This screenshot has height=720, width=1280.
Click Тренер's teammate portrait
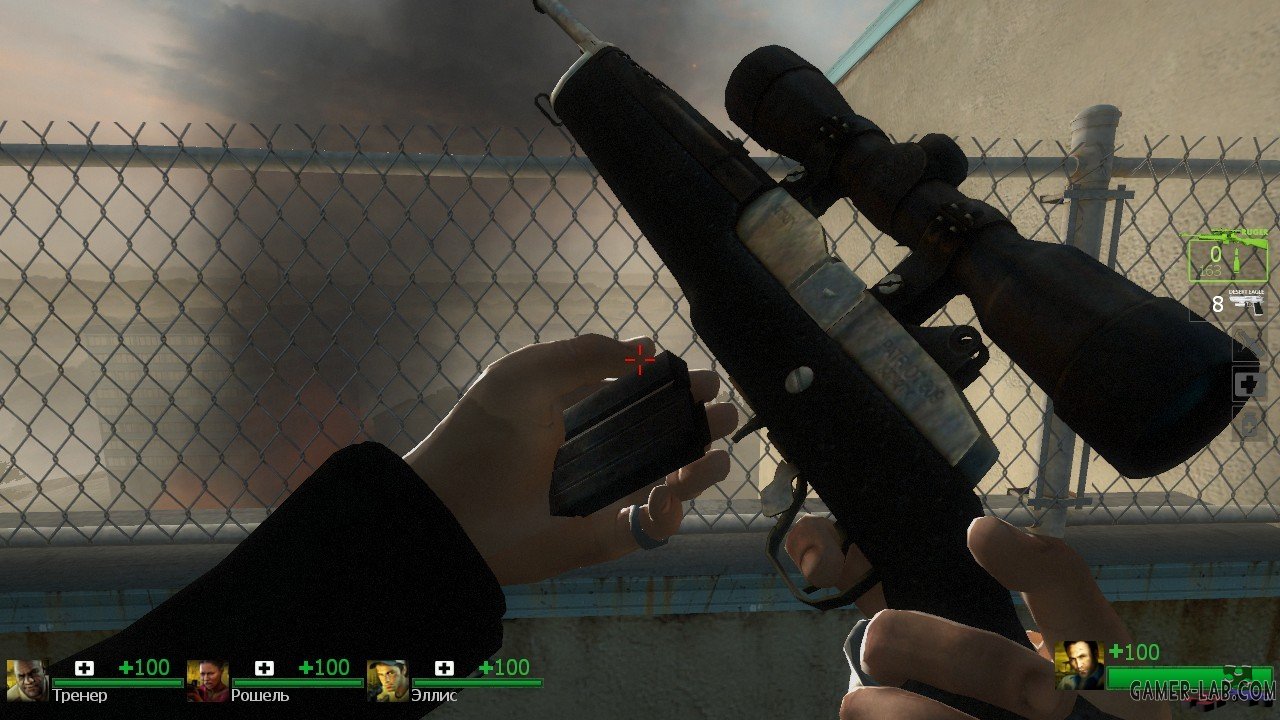27,680
